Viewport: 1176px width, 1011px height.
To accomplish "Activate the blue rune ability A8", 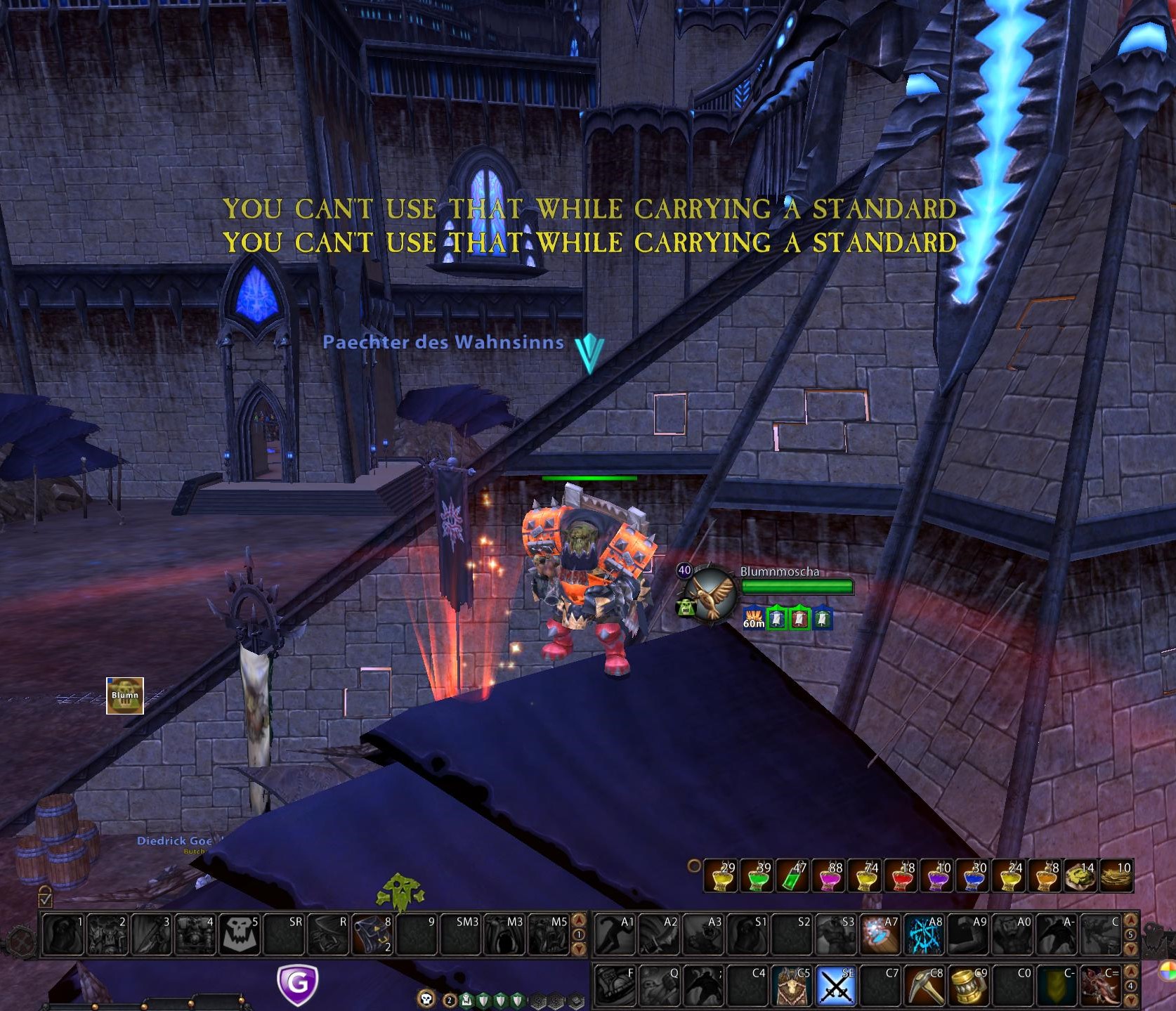I will (923, 934).
